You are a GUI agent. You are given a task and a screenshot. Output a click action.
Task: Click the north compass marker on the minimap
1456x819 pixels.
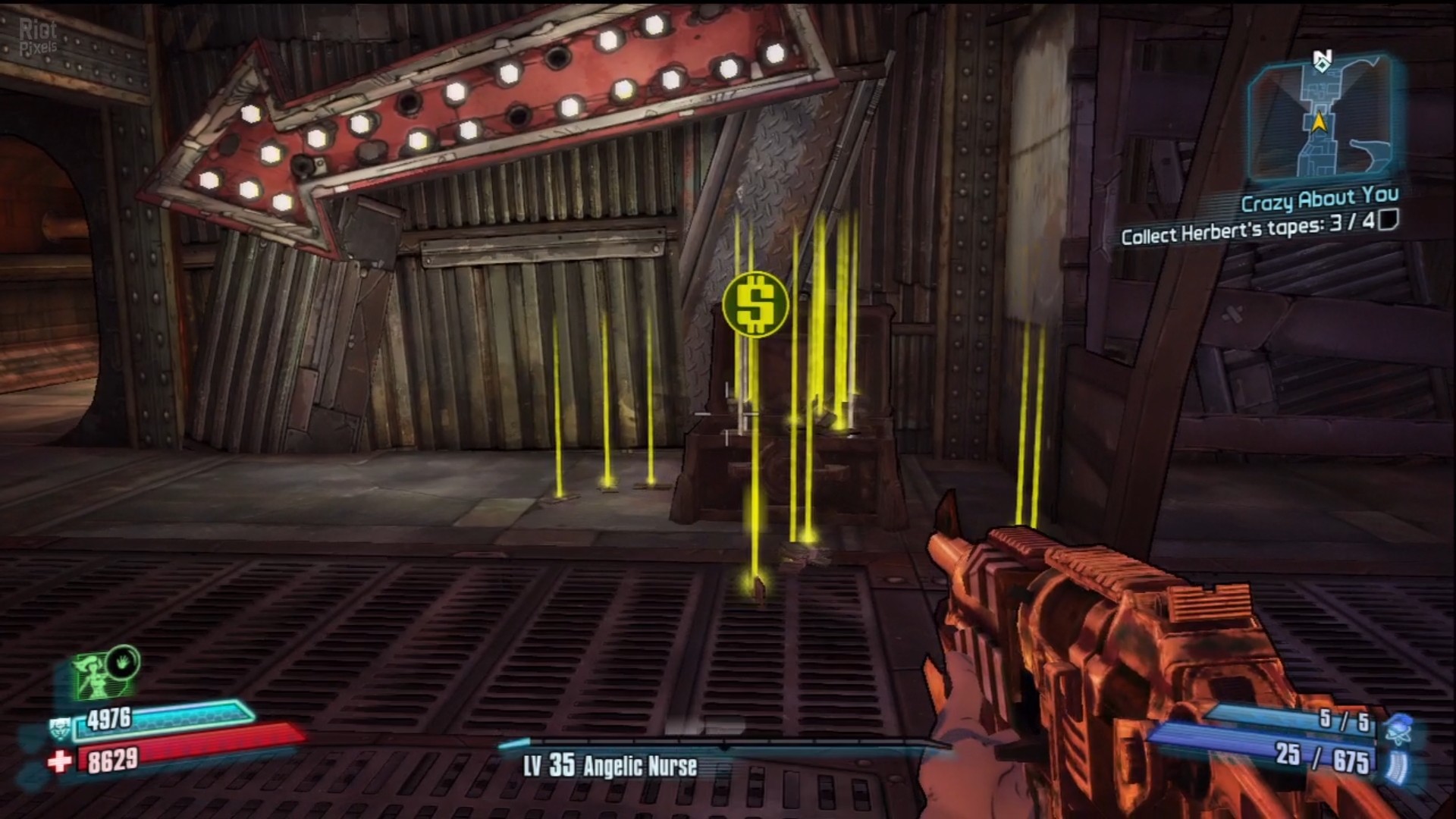pyautogui.click(x=1323, y=61)
